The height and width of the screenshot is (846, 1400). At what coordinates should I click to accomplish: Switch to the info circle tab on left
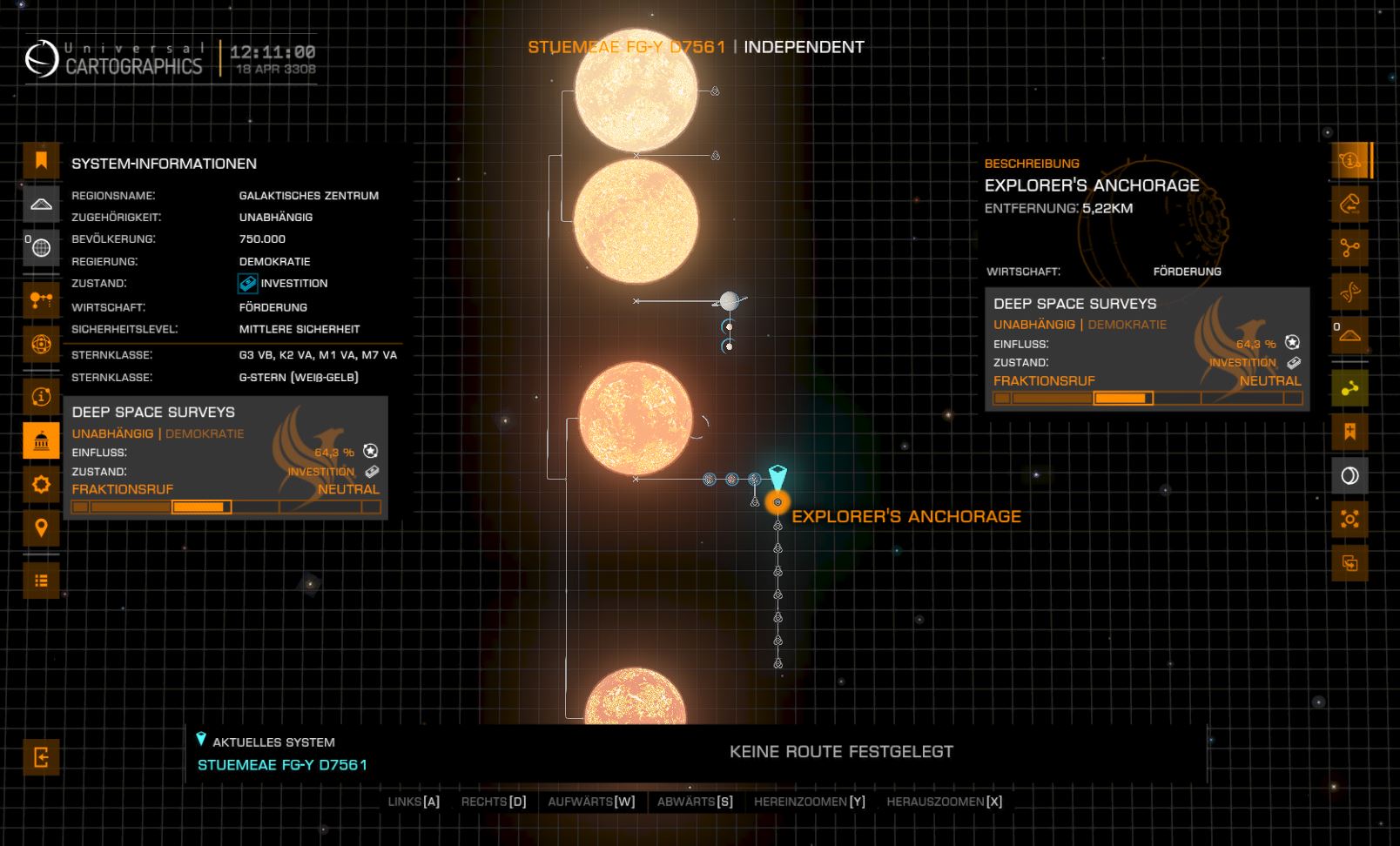tap(41, 397)
